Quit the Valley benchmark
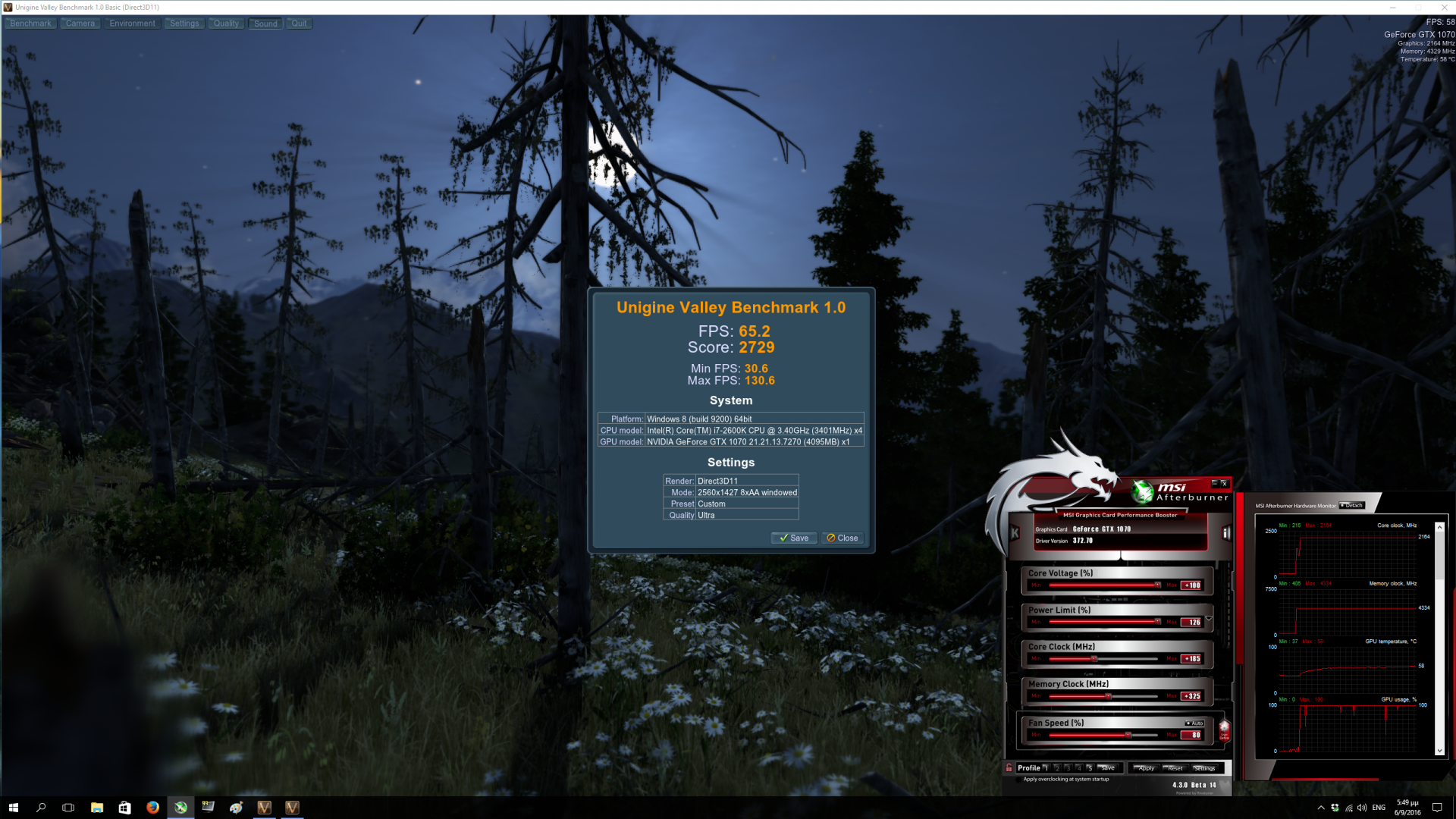 point(300,24)
